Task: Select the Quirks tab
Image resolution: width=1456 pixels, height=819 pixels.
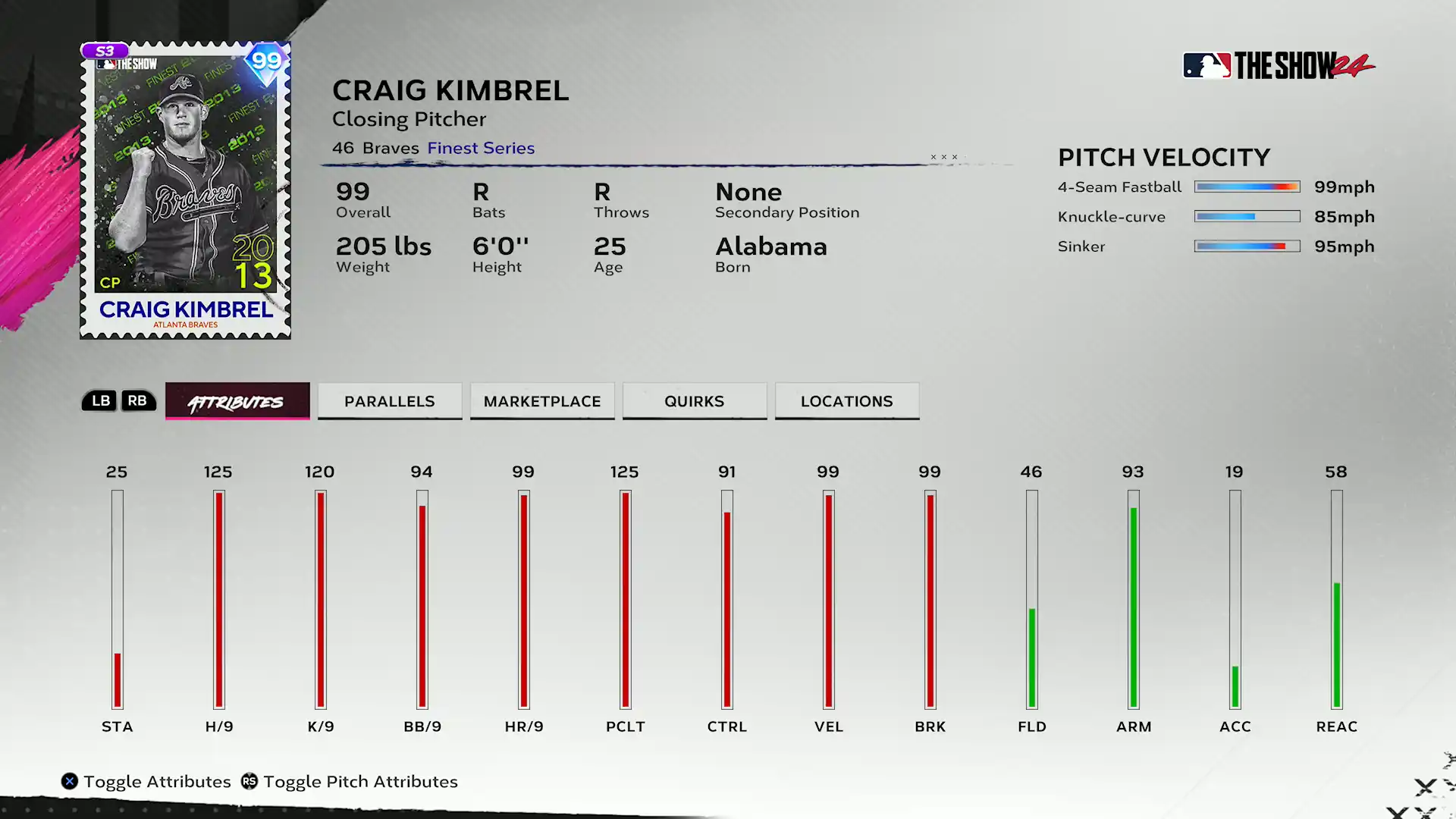Action: pos(695,401)
